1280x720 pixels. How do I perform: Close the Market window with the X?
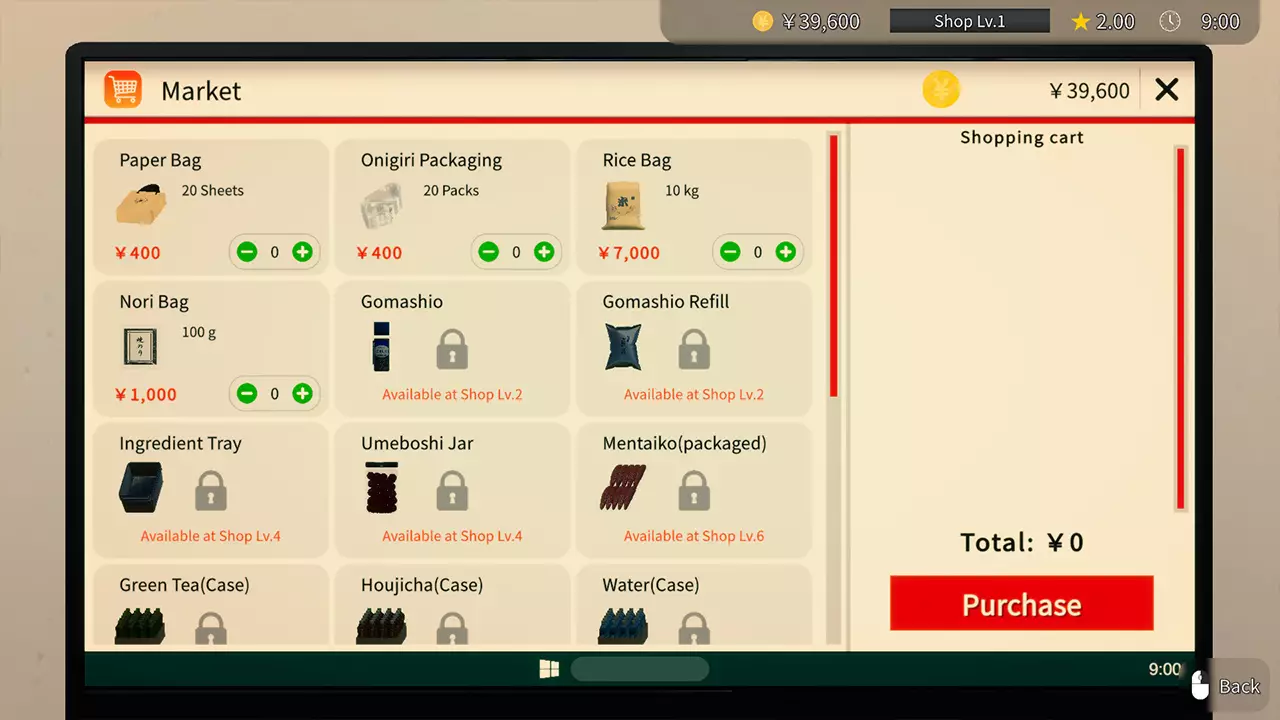tap(1166, 89)
